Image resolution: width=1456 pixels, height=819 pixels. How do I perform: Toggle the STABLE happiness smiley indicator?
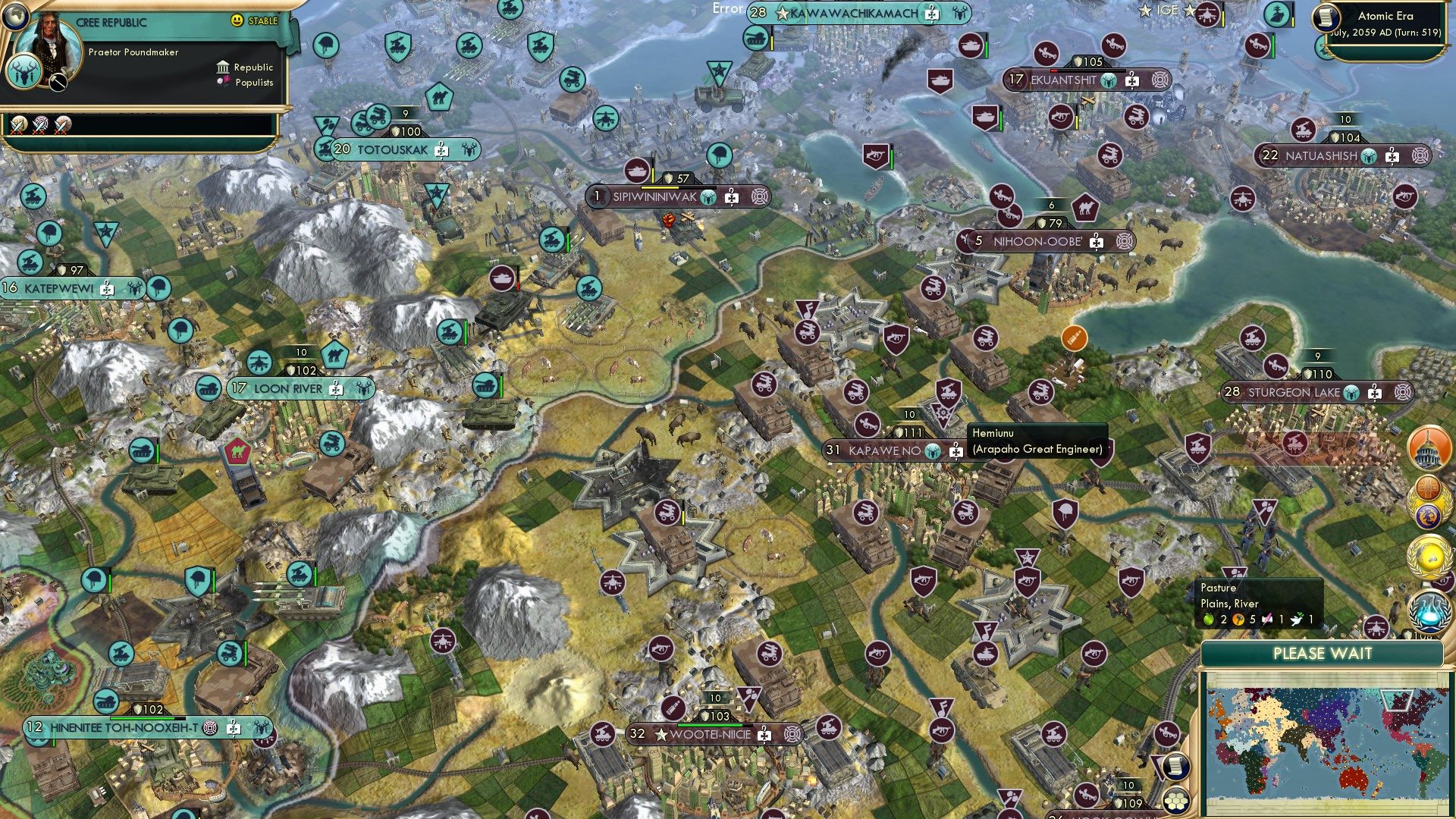237,21
